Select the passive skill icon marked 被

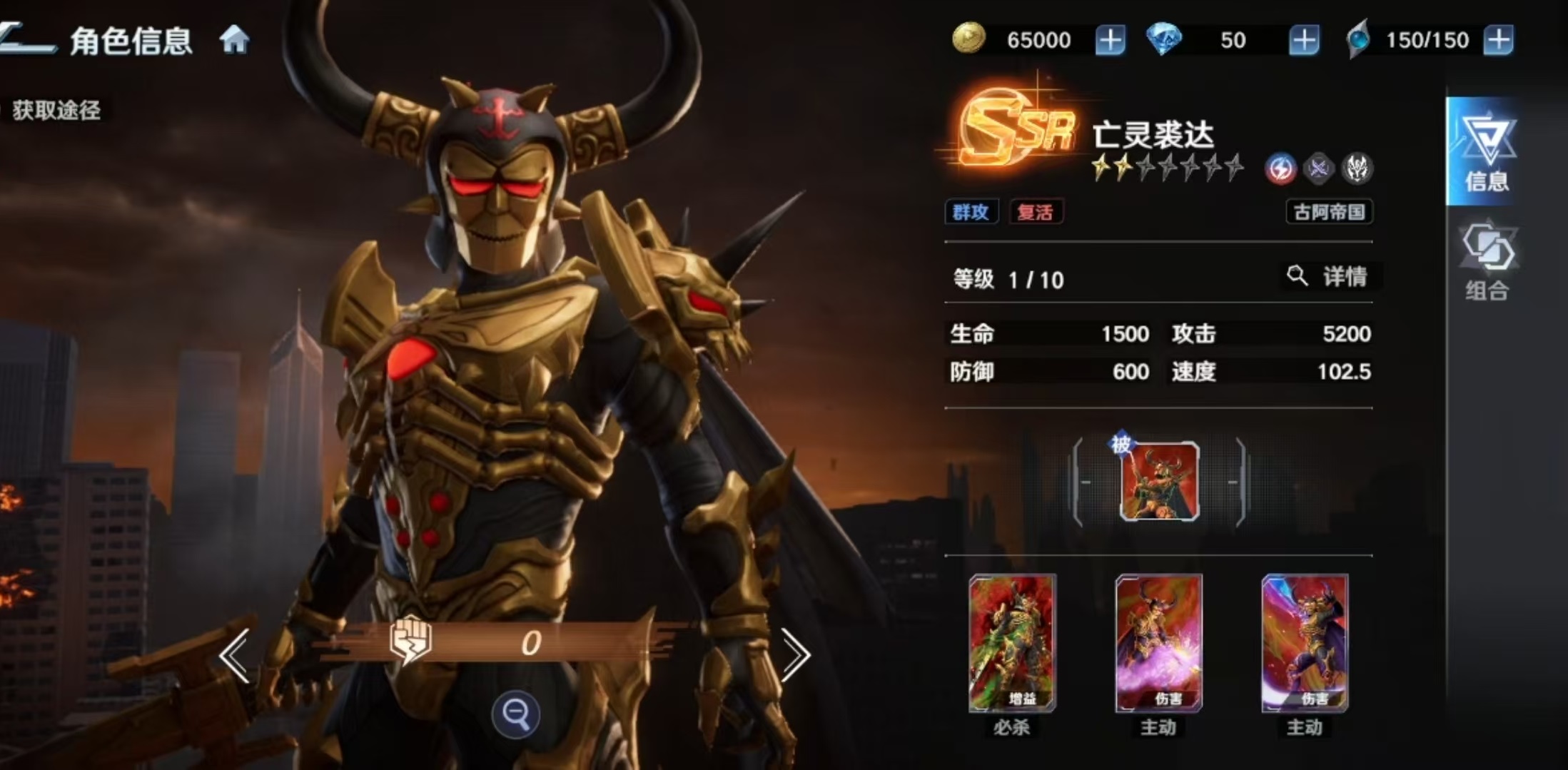tap(1159, 482)
